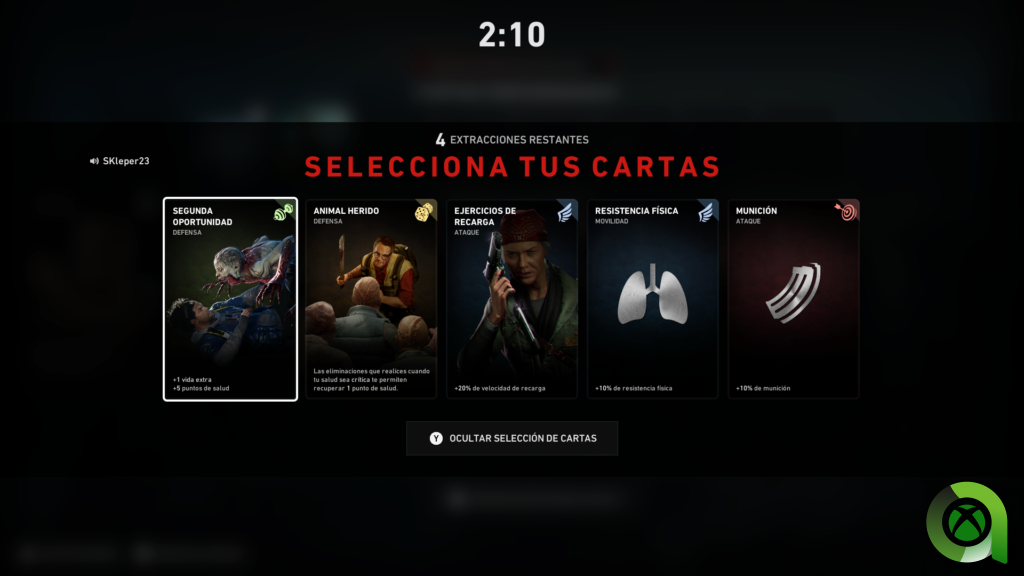Choose the Animal Herido card
Viewport: 1024px width, 576px height.
tap(371, 299)
